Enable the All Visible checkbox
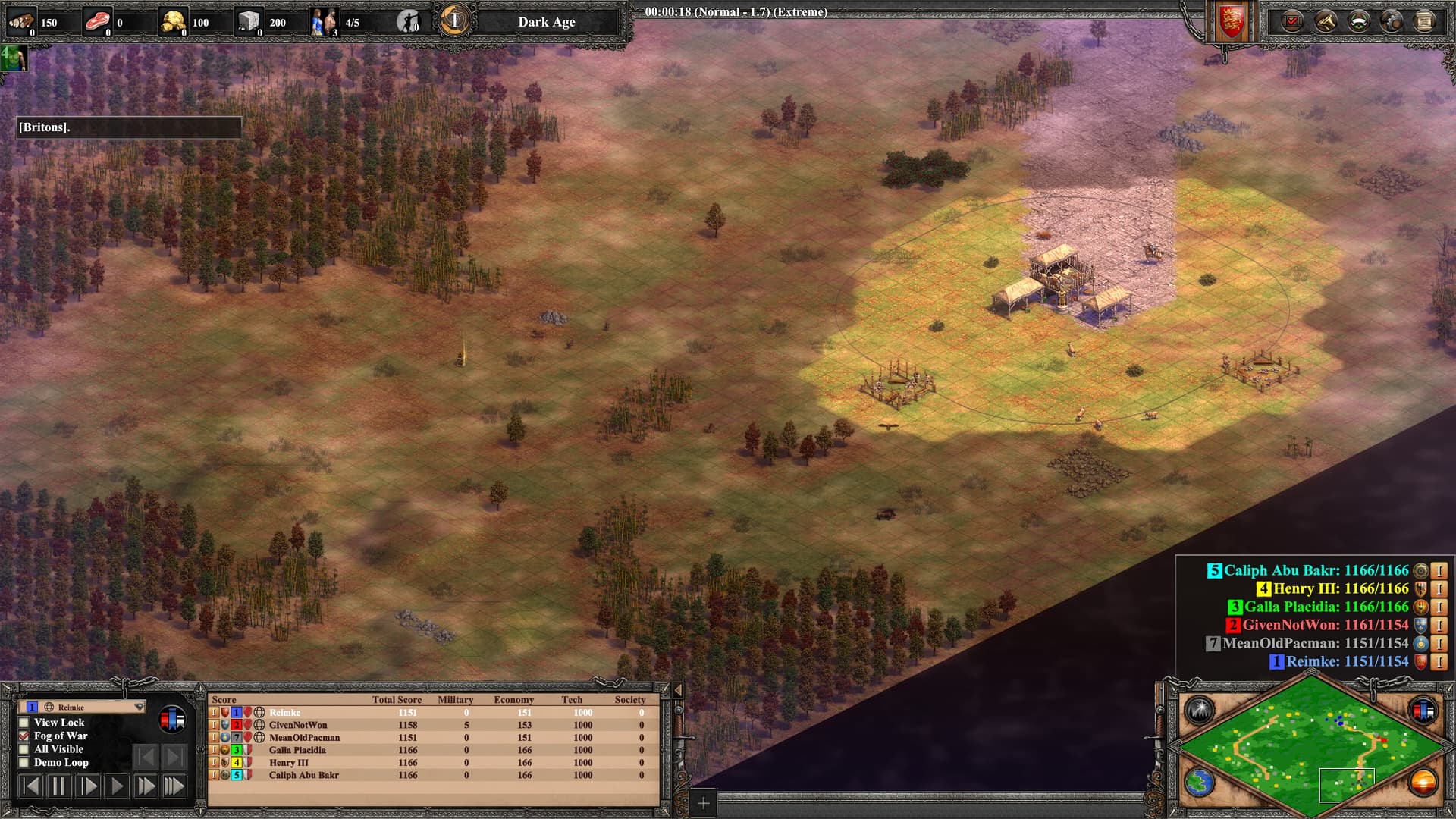 click(24, 749)
